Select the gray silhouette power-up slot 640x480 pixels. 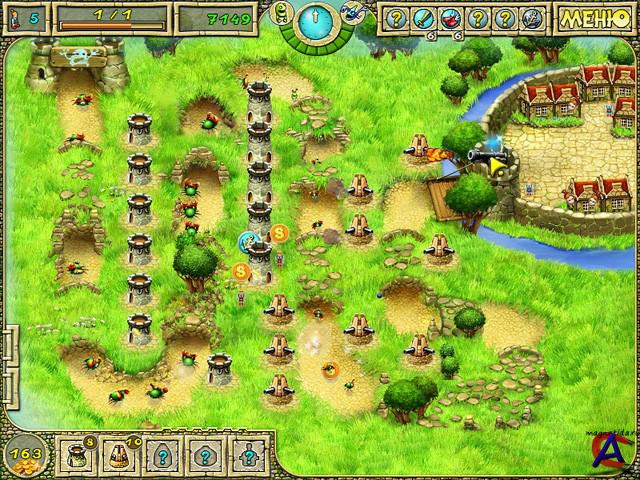point(529,18)
